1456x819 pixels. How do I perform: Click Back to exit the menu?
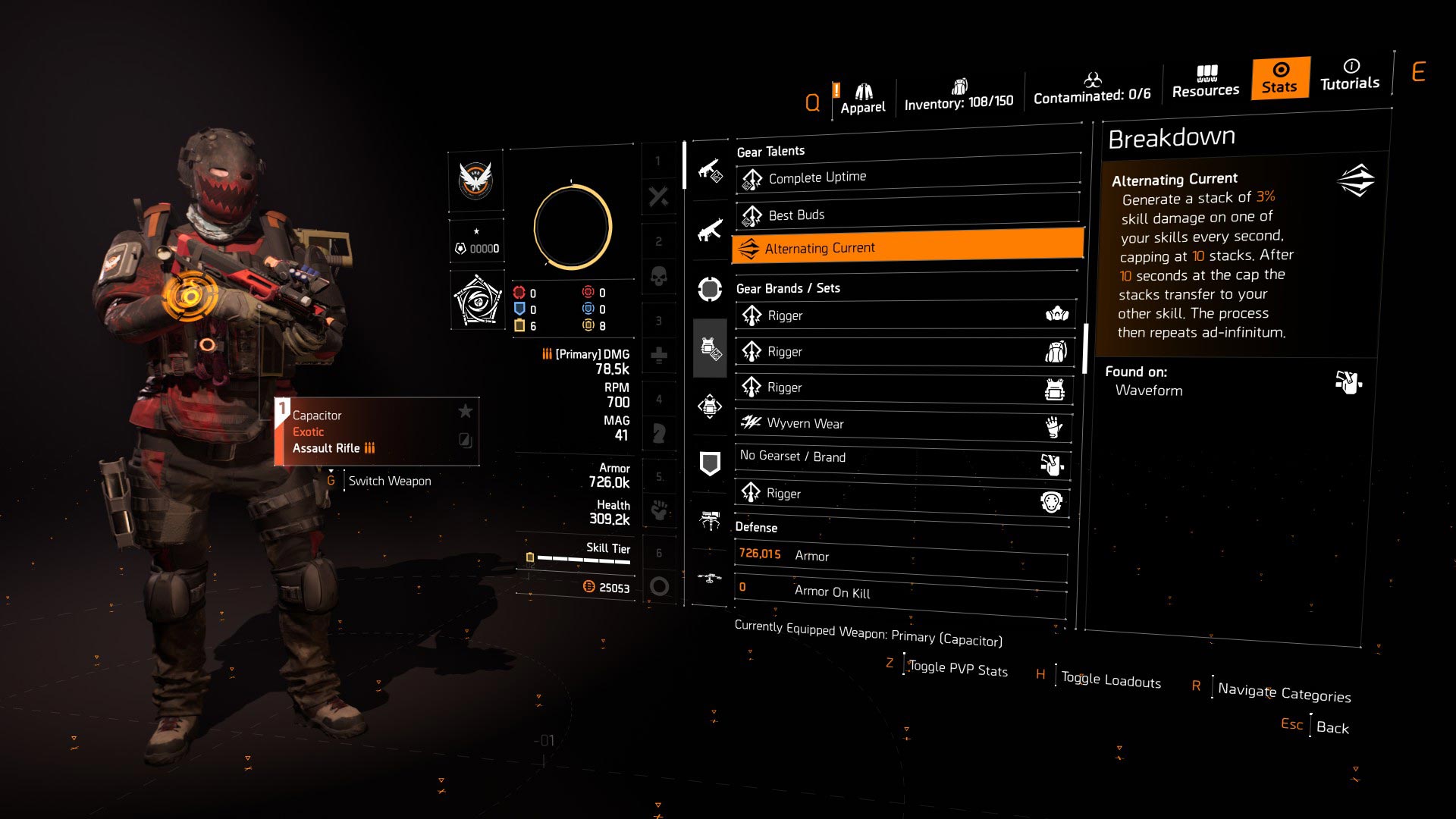(1331, 726)
